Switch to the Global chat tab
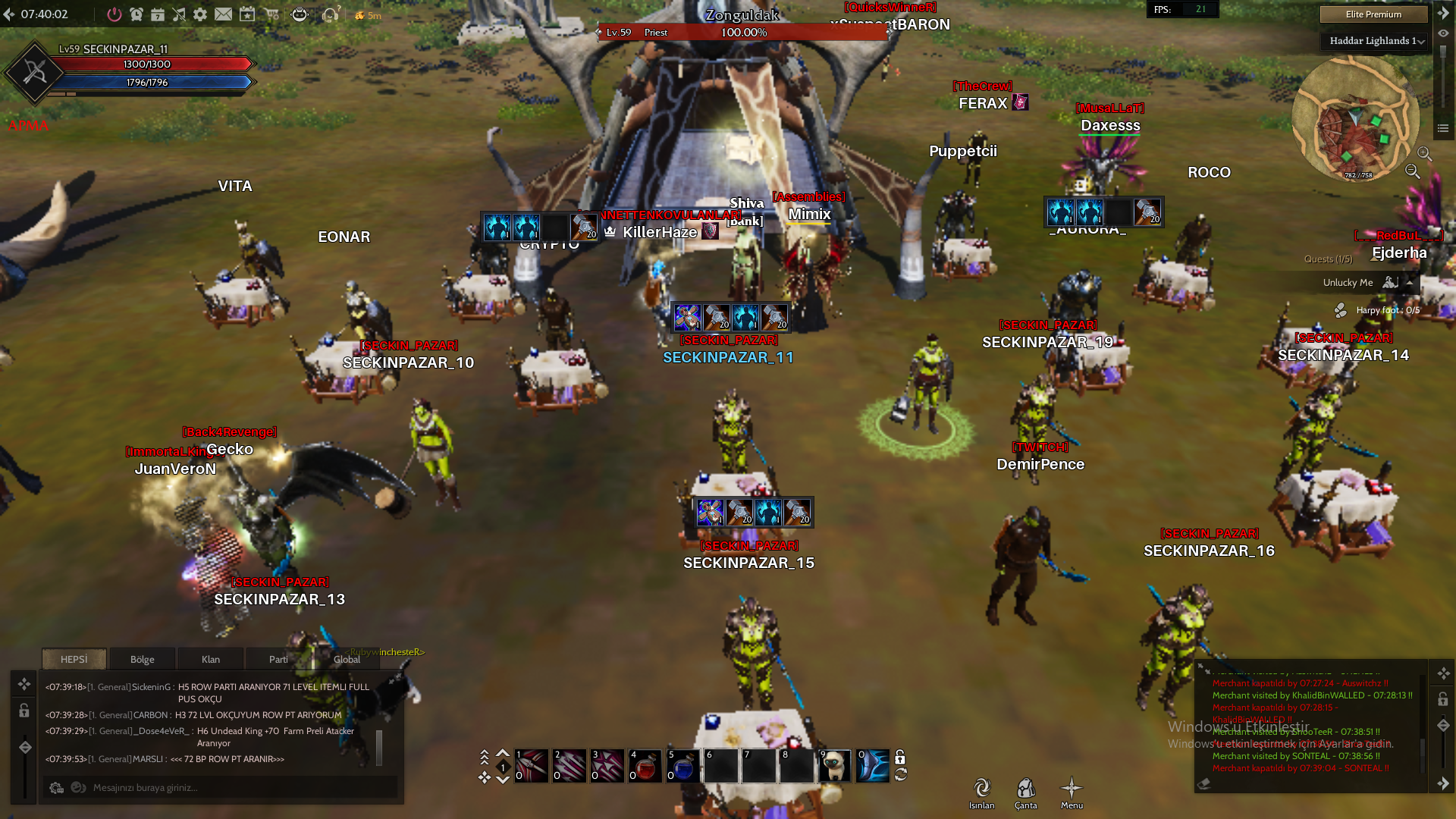 point(347,659)
